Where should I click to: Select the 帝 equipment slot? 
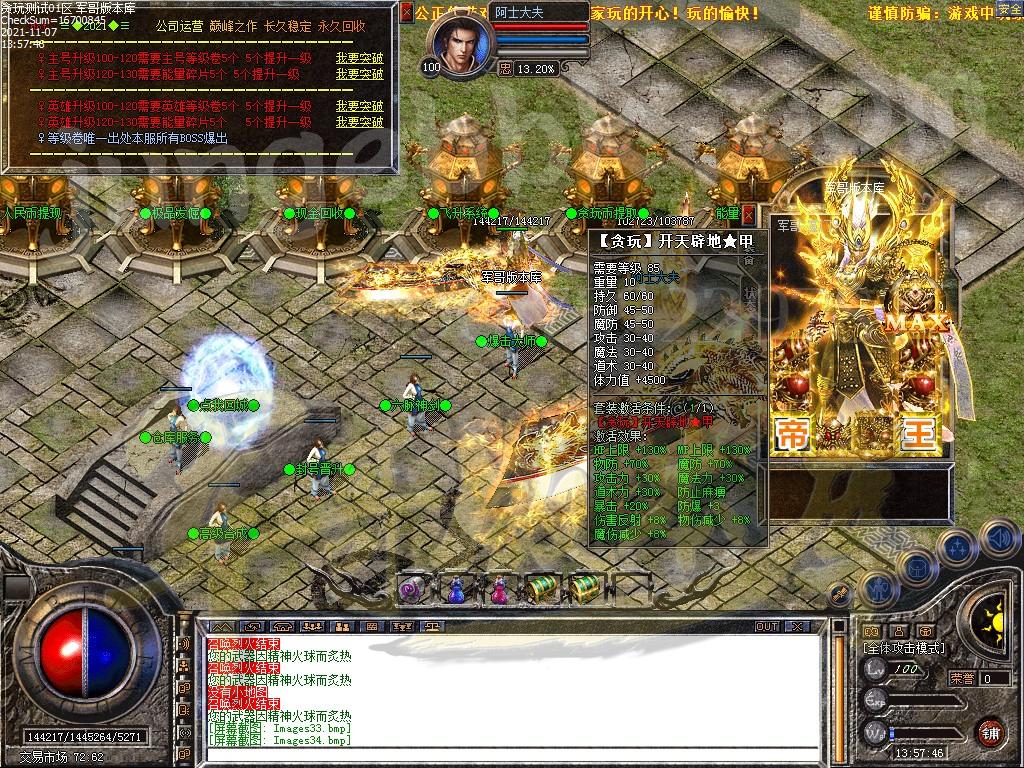[x=794, y=434]
